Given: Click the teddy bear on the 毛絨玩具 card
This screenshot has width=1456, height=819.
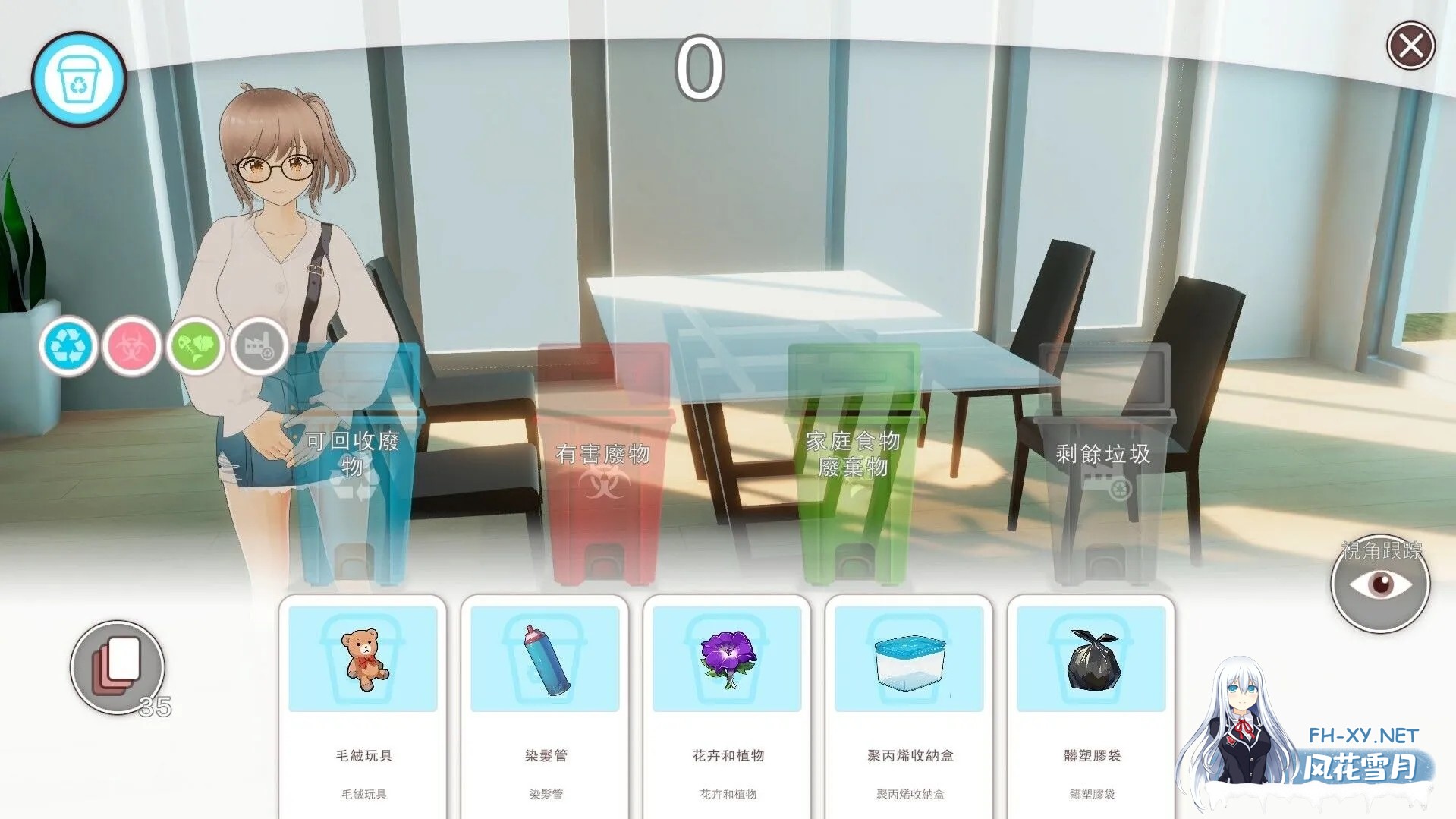Looking at the screenshot, I should click(363, 657).
